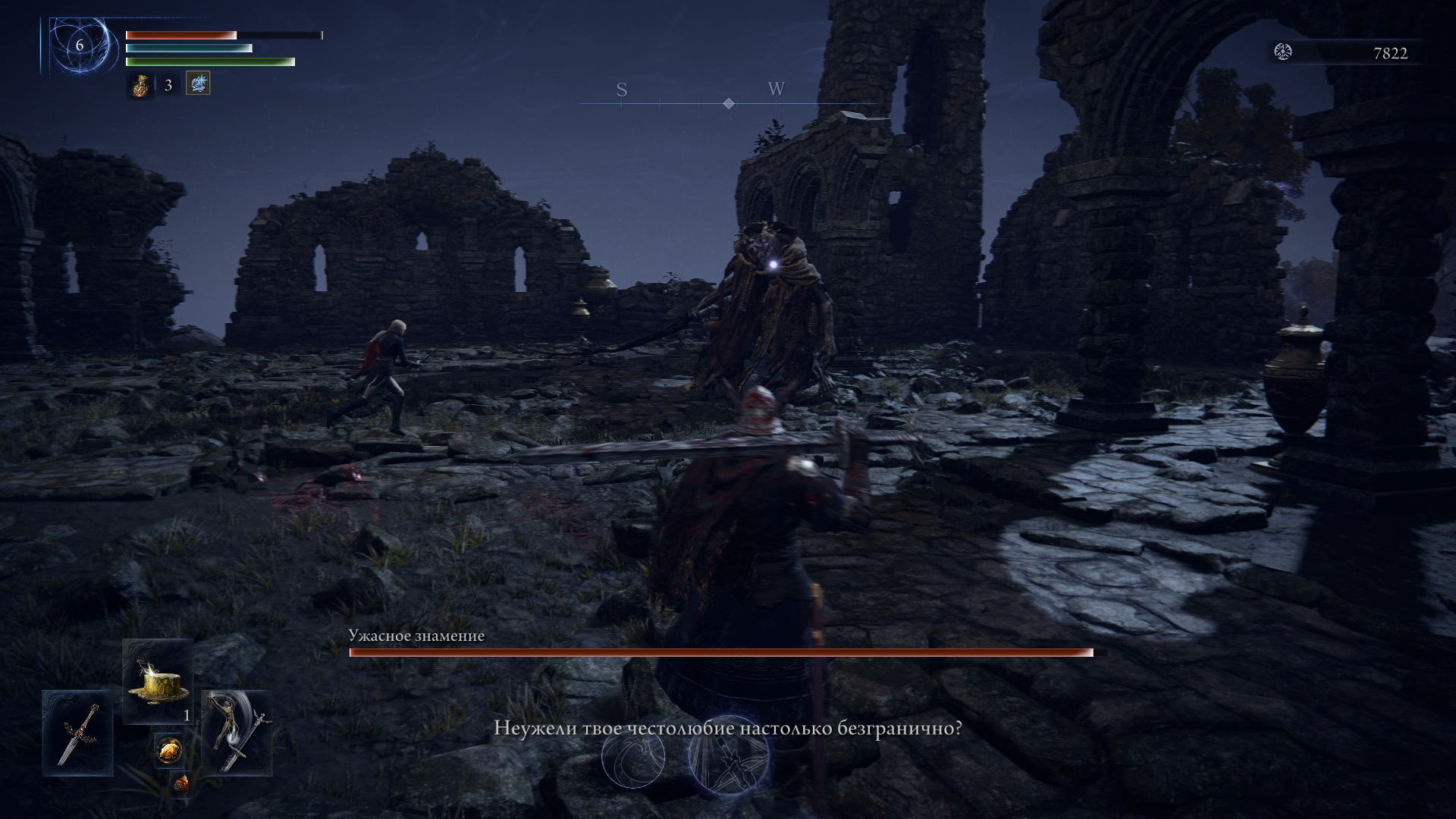Click the amber nugget quick item
This screenshot has height=819, width=1456.
pos(168,750)
